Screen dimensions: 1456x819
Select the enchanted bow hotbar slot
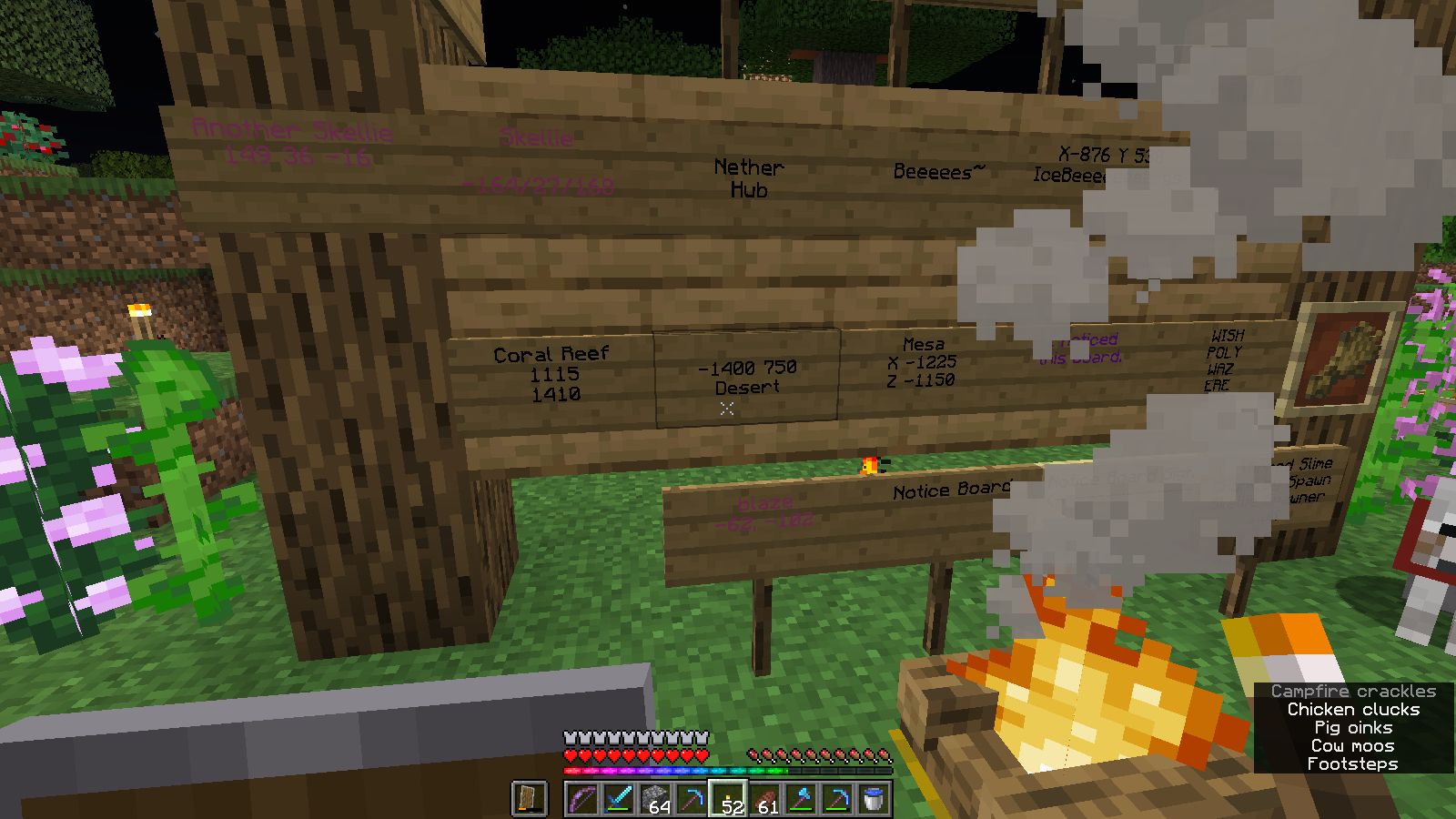(x=582, y=799)
